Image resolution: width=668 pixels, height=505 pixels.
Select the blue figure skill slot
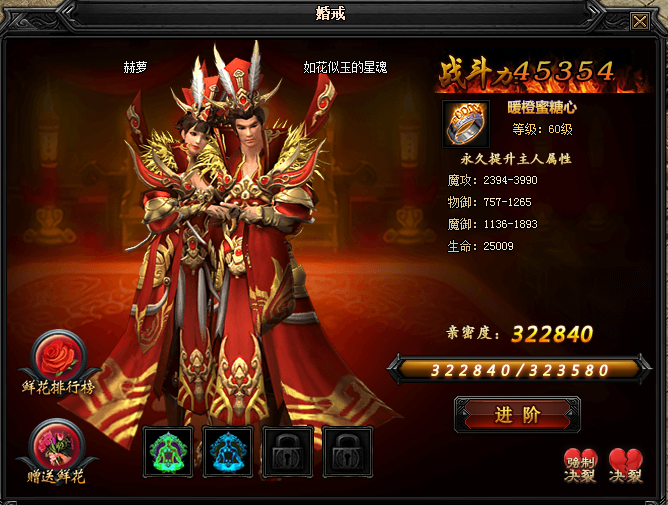tap(228, 452)
